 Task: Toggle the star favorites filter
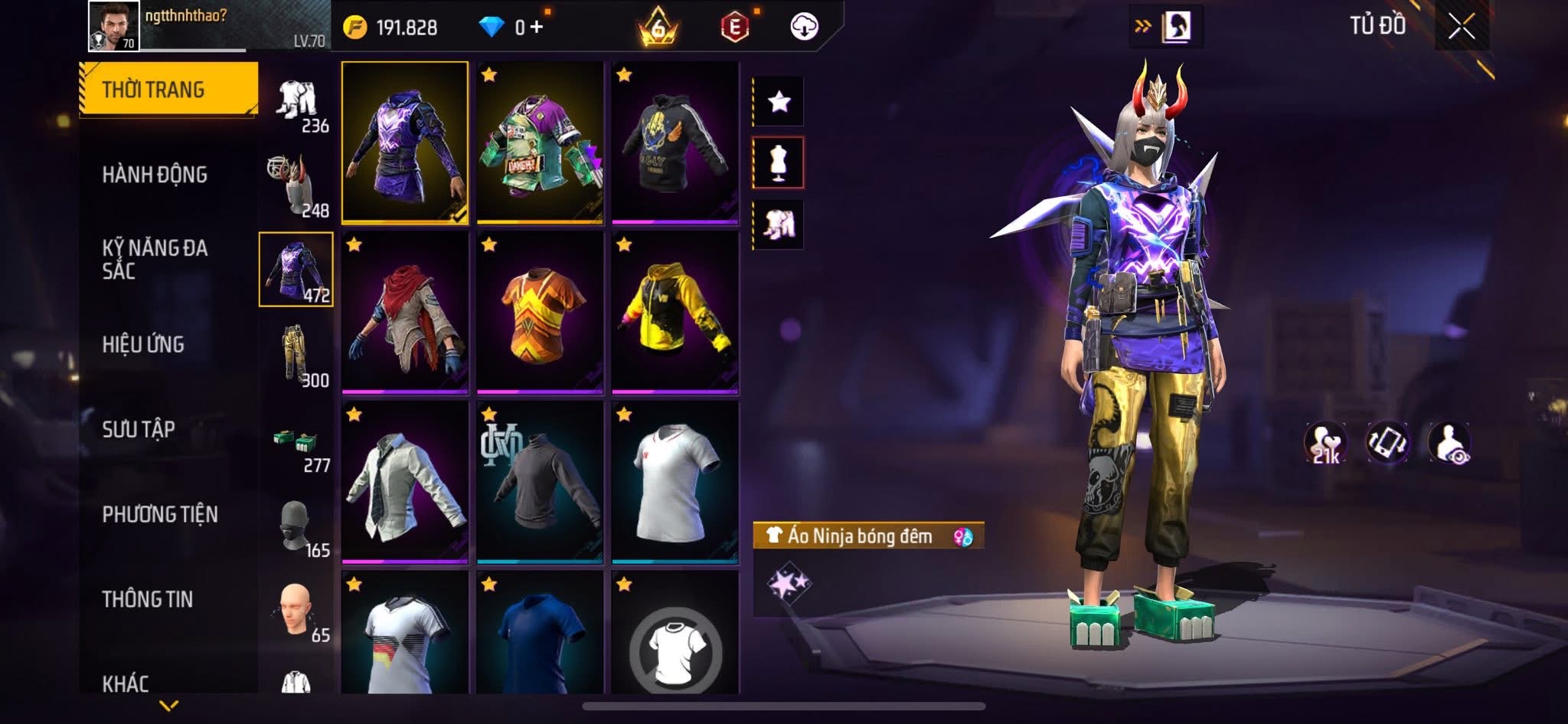(779, 101)
